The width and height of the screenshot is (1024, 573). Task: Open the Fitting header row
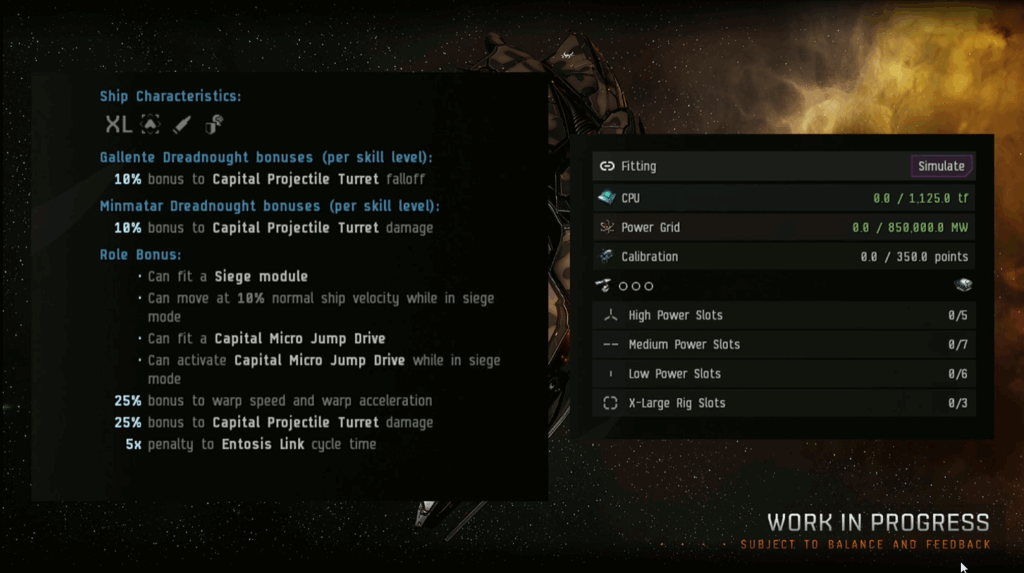click(x=750, y=166)
